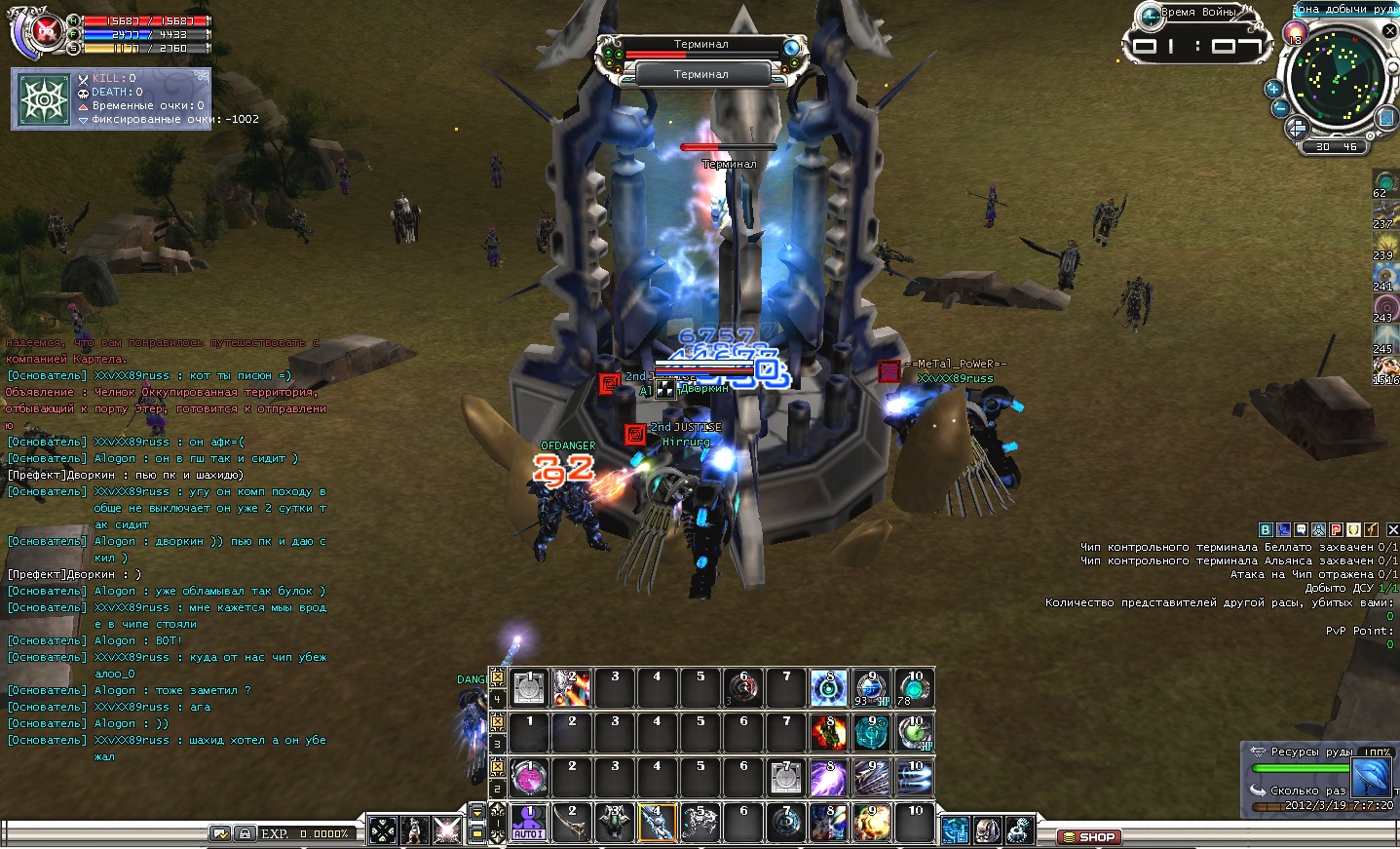The image size is (1400, 849).
Task: Zoom in the radar minimap
Action: tap(1272, 89)
